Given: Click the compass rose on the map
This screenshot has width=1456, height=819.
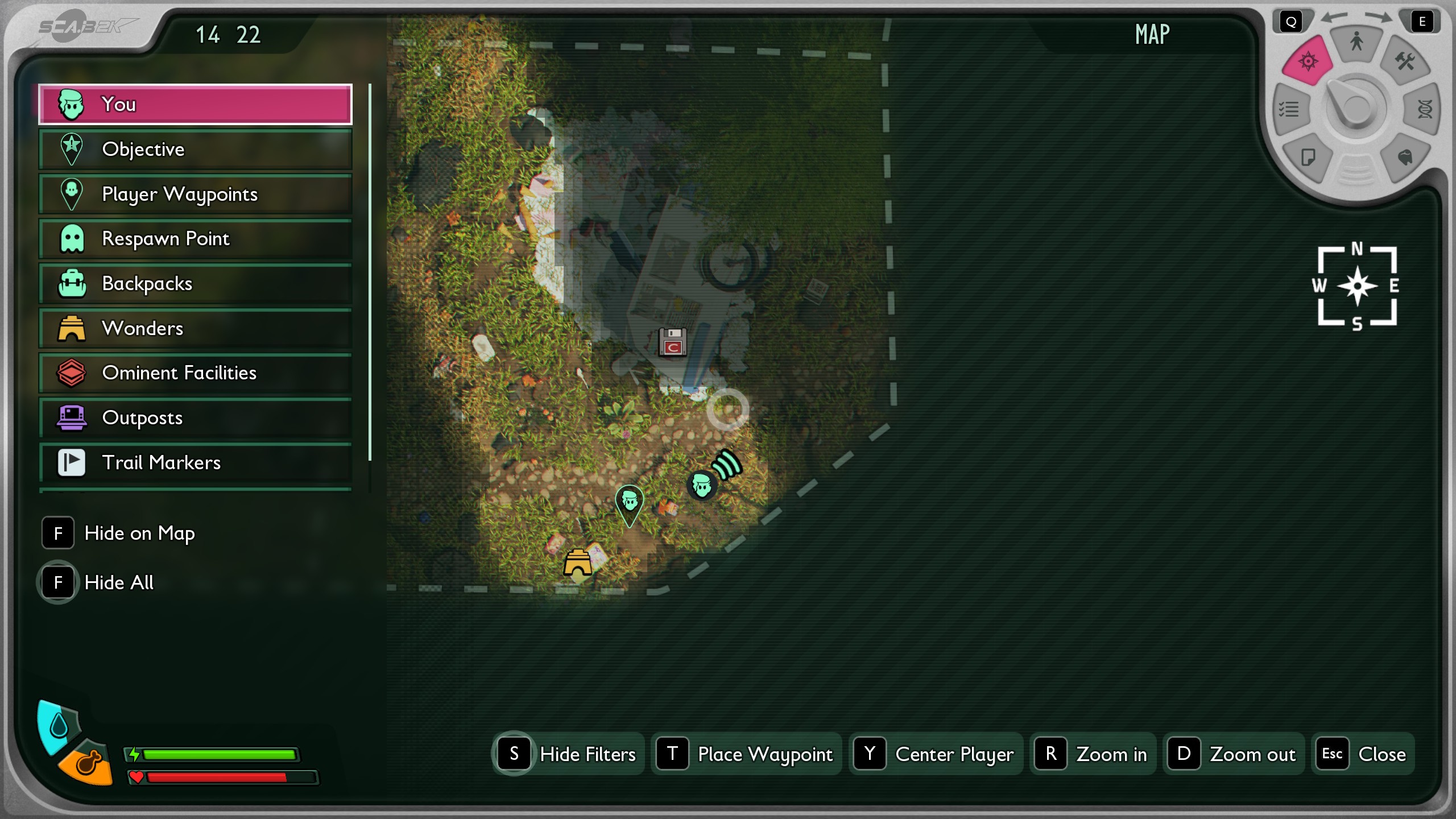Looking at the screenshot, I should [1358, 286].
